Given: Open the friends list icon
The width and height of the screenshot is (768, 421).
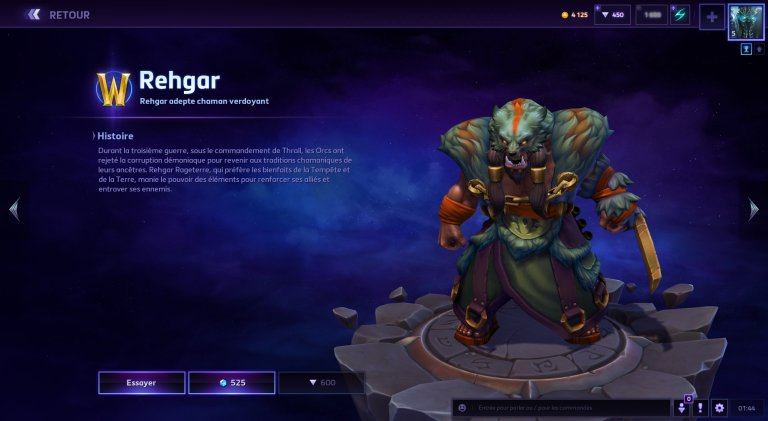Looking at the screenshot, I should (682, 408).
